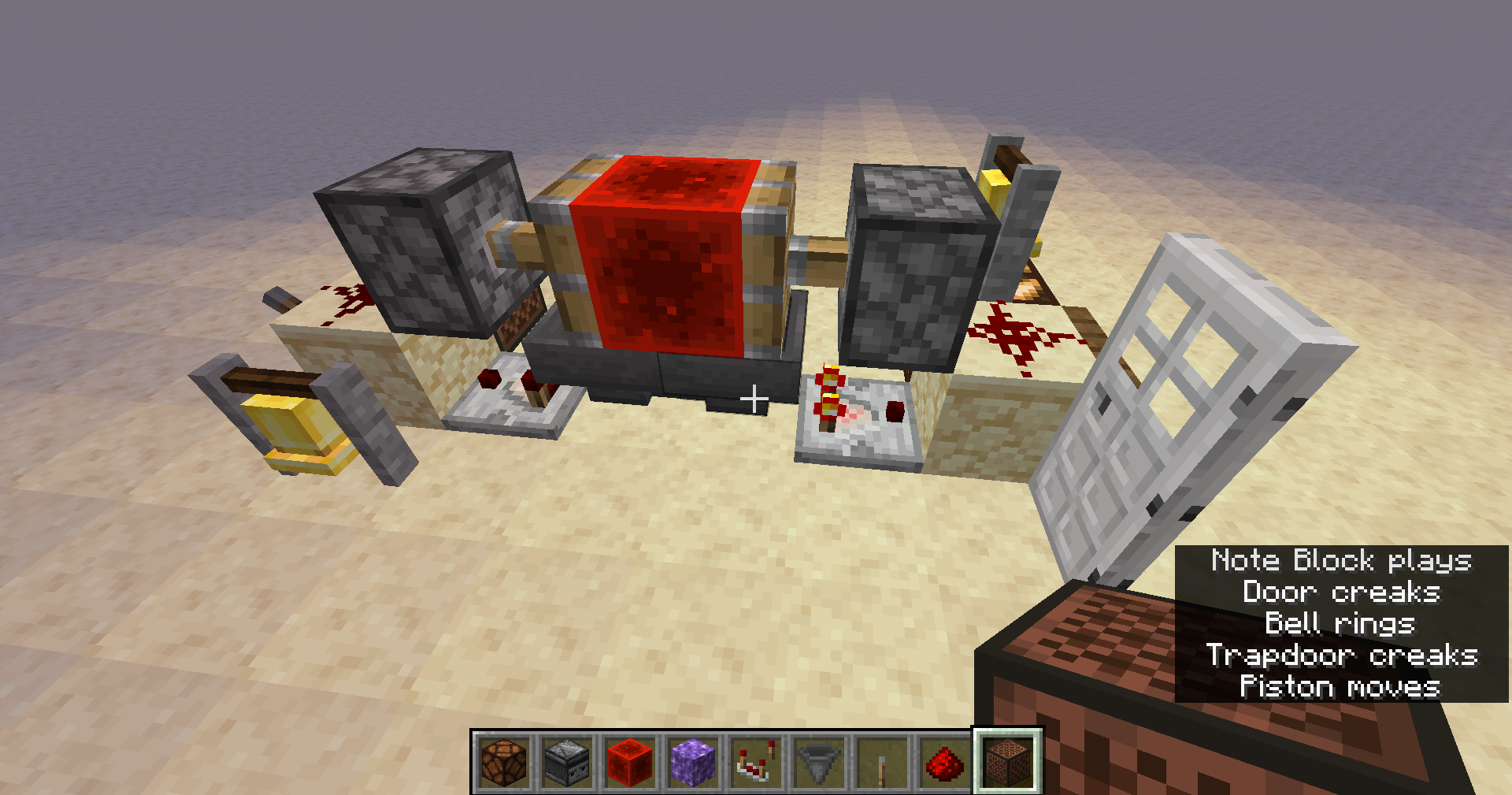
Task: Choose the red redstone block slot
Action: tap(630, 762)
